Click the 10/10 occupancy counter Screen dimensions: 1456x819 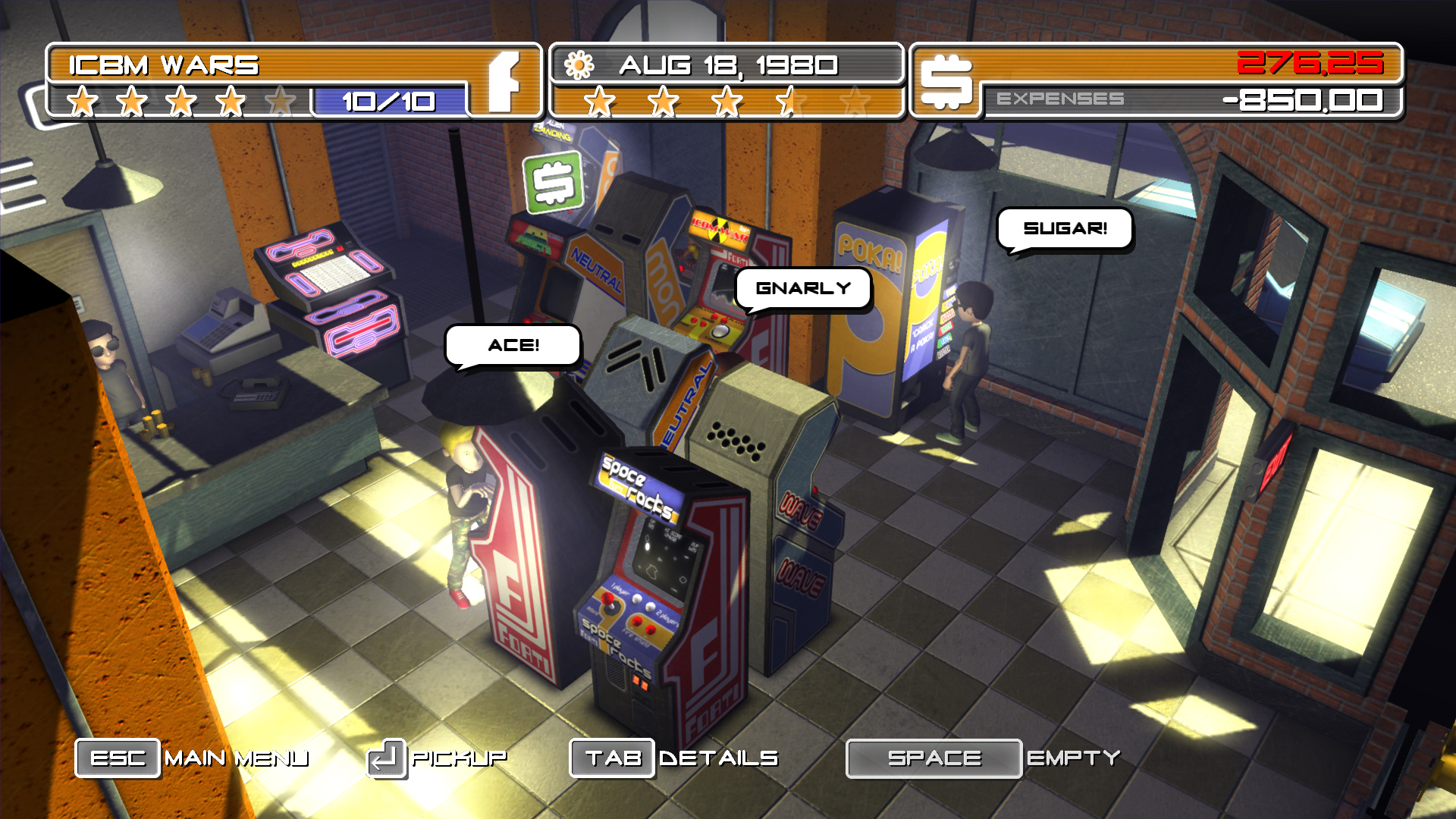388,99
